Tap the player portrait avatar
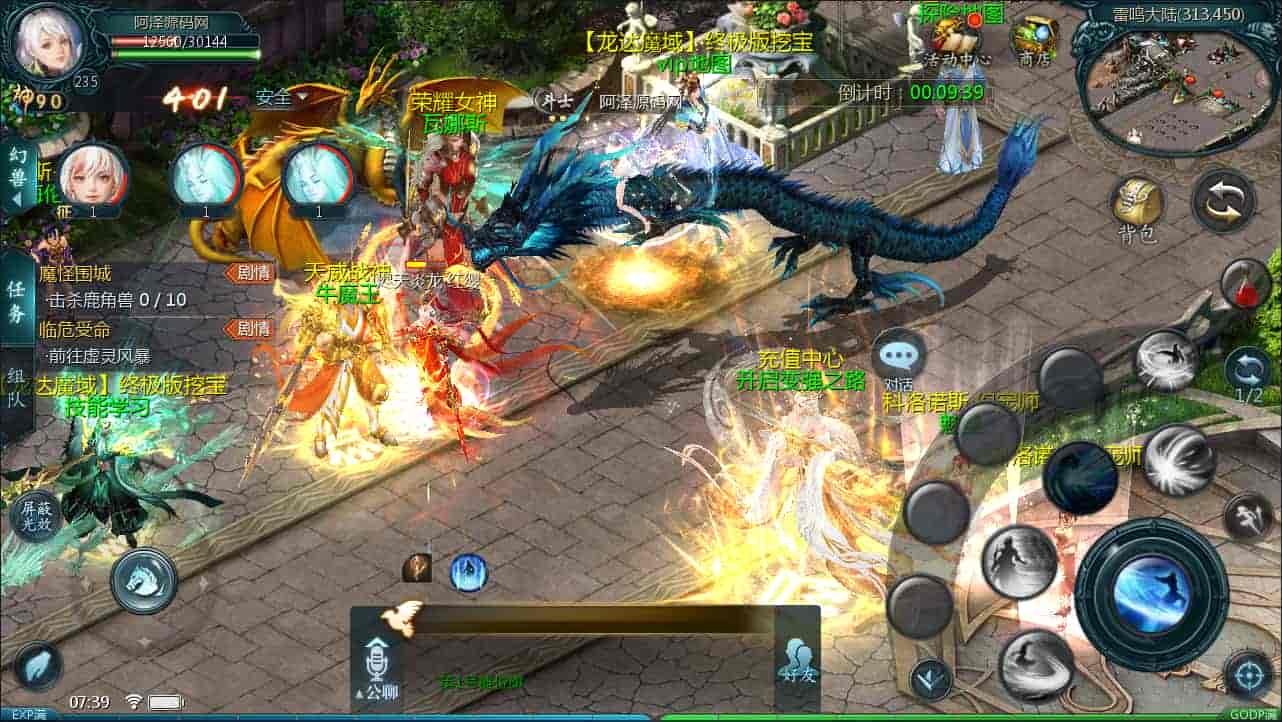This screenshot has height=722, width=1282. 48,43
